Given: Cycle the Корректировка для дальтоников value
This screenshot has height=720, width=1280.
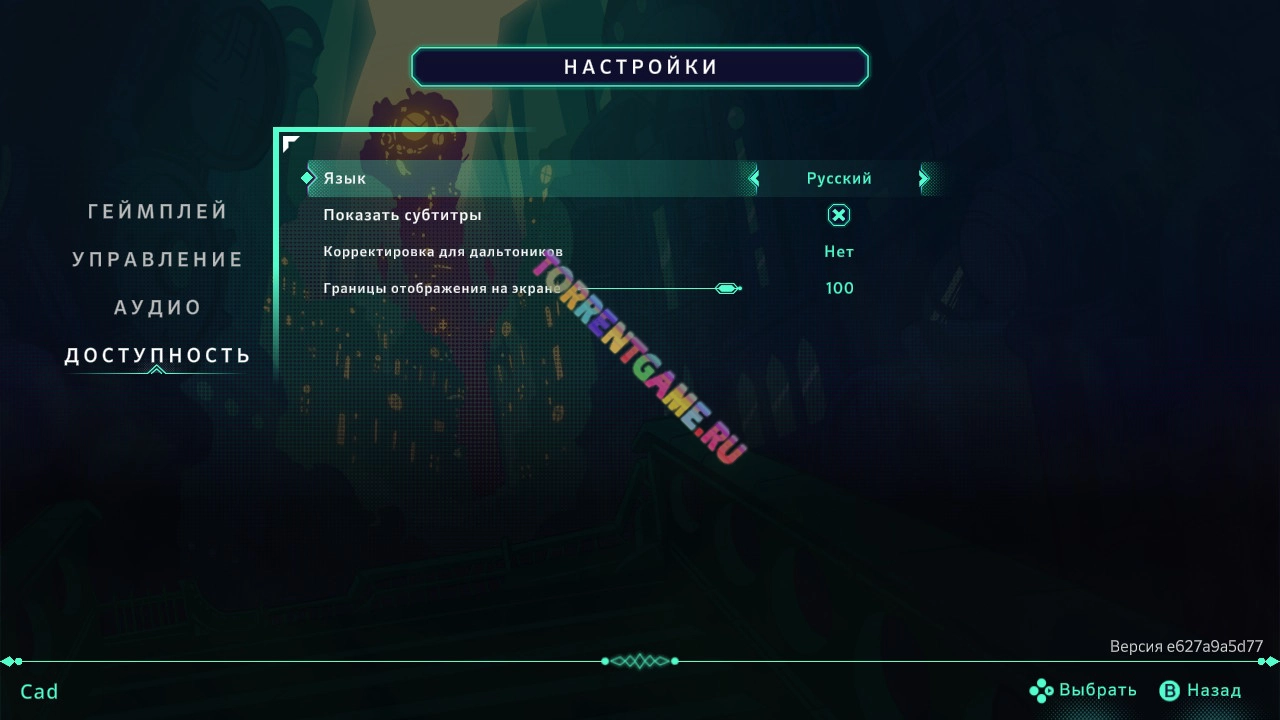Looking at the screenshot, I should [838, 251].
